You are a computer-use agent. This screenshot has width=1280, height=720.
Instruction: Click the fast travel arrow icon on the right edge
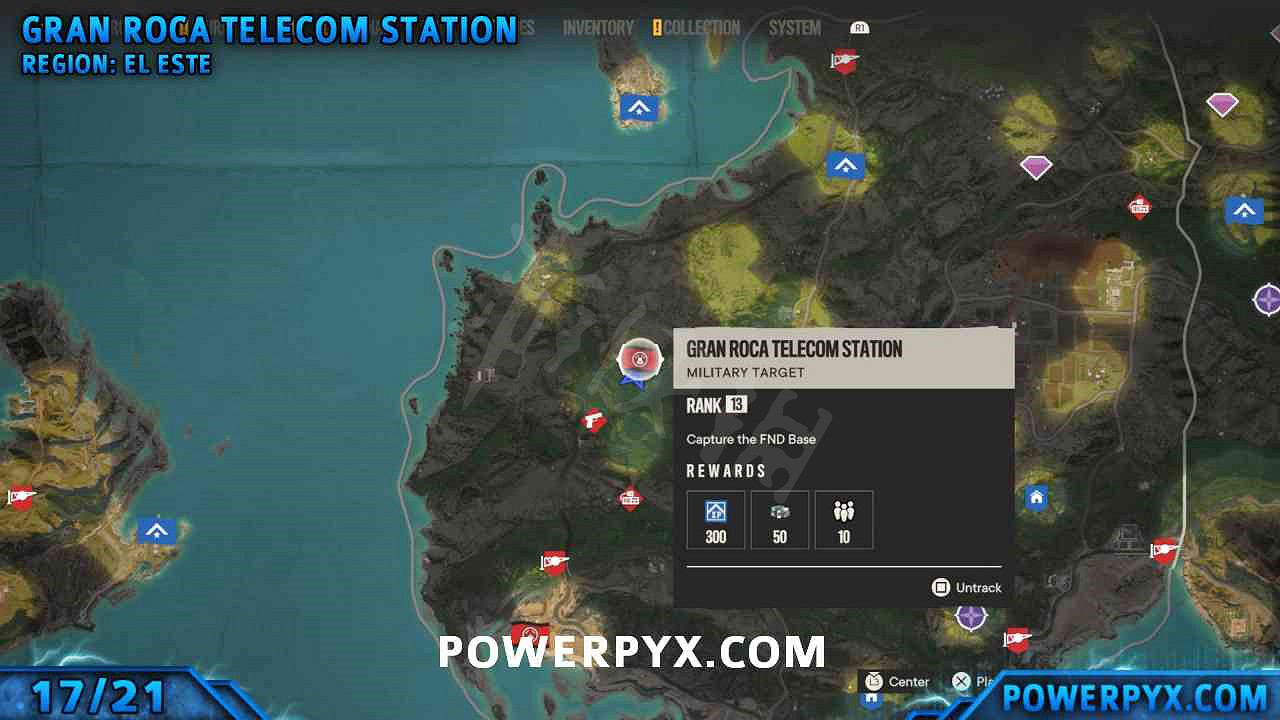point(1244,211)
